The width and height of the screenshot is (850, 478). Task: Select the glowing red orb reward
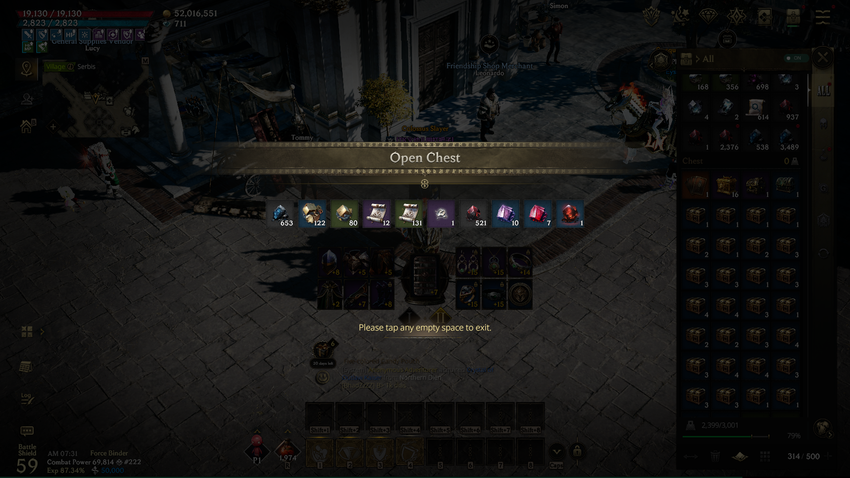570,213
